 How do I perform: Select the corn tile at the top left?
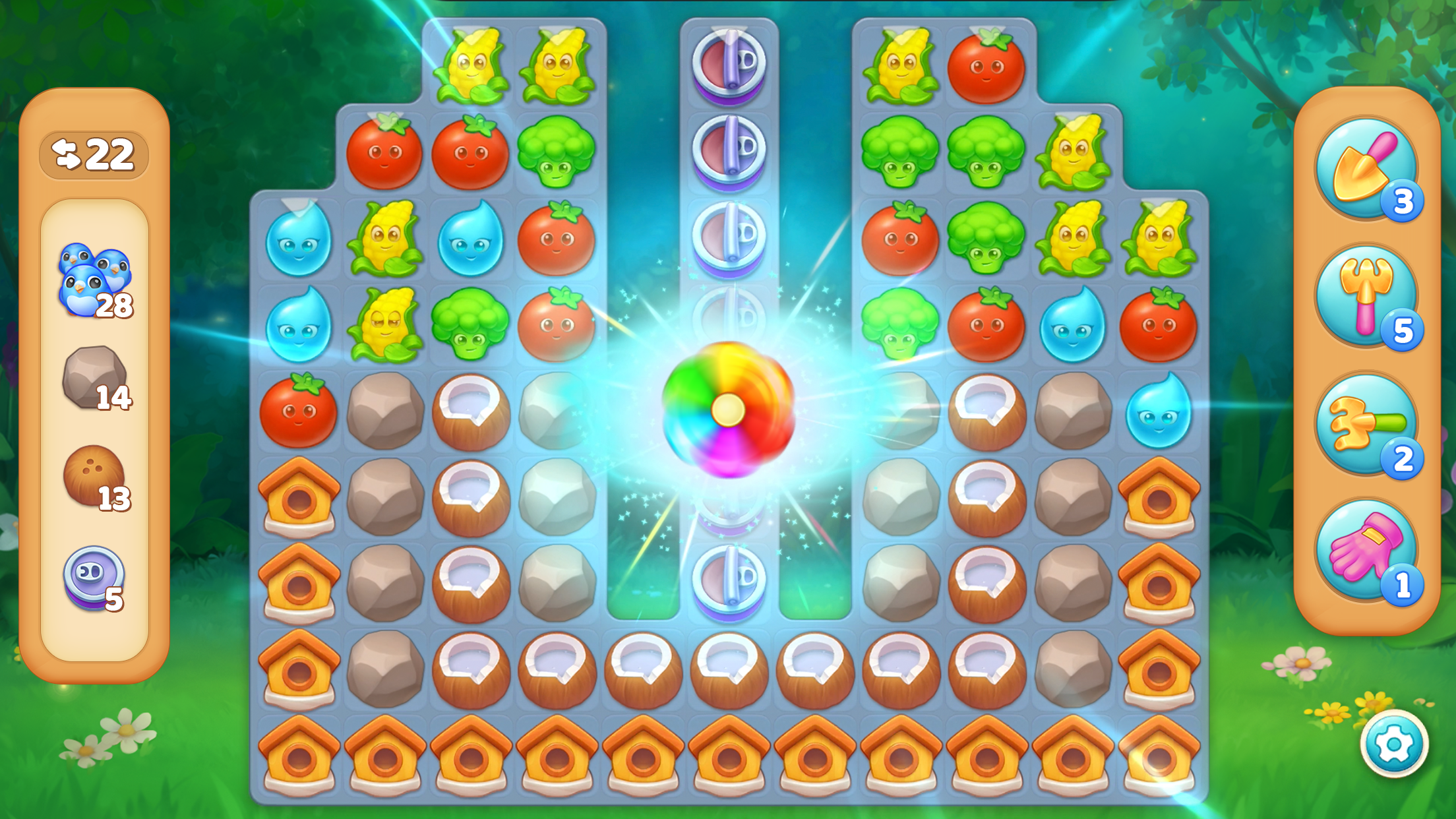(471, 63)
